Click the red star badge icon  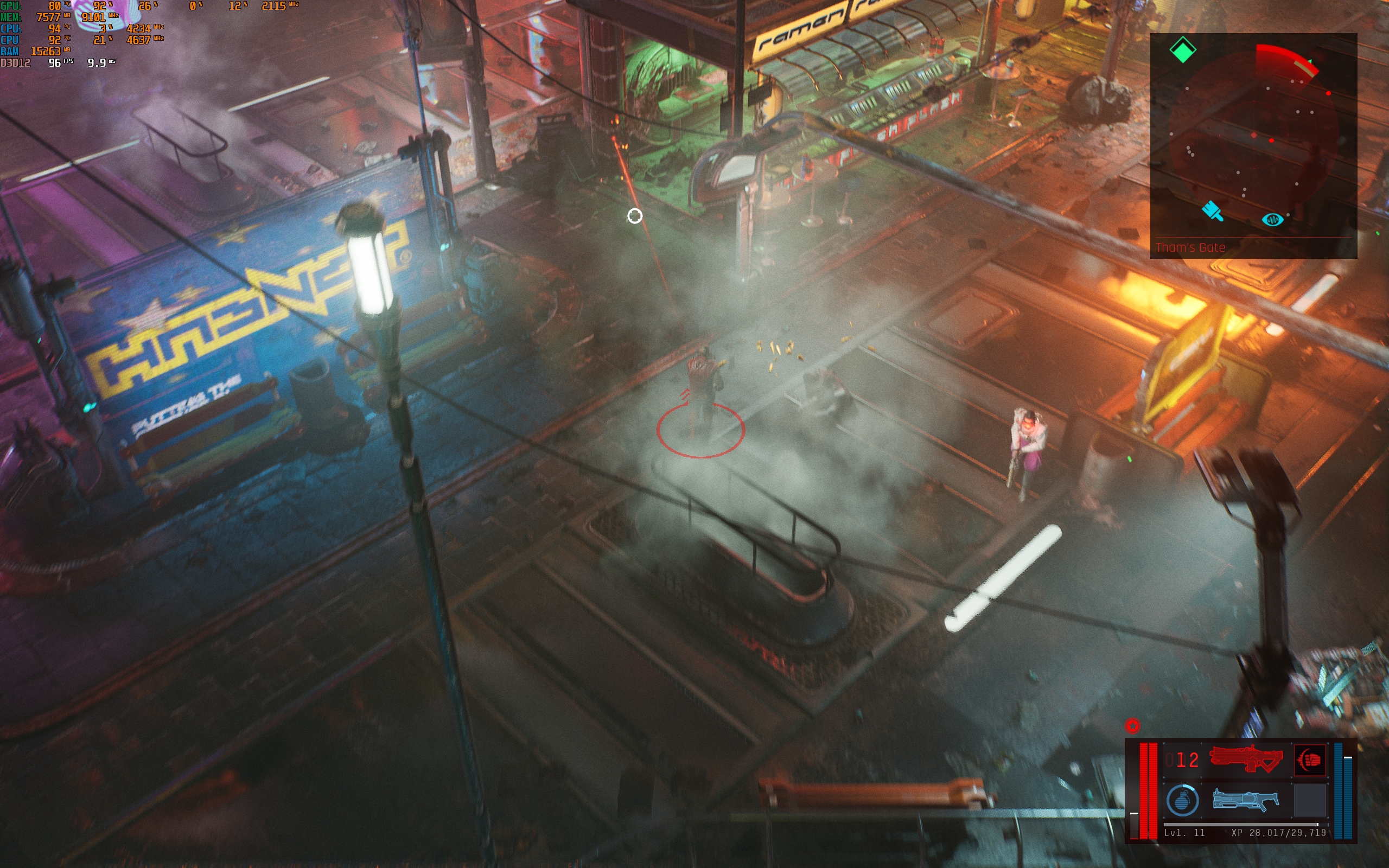click(x=1132, y=726)
